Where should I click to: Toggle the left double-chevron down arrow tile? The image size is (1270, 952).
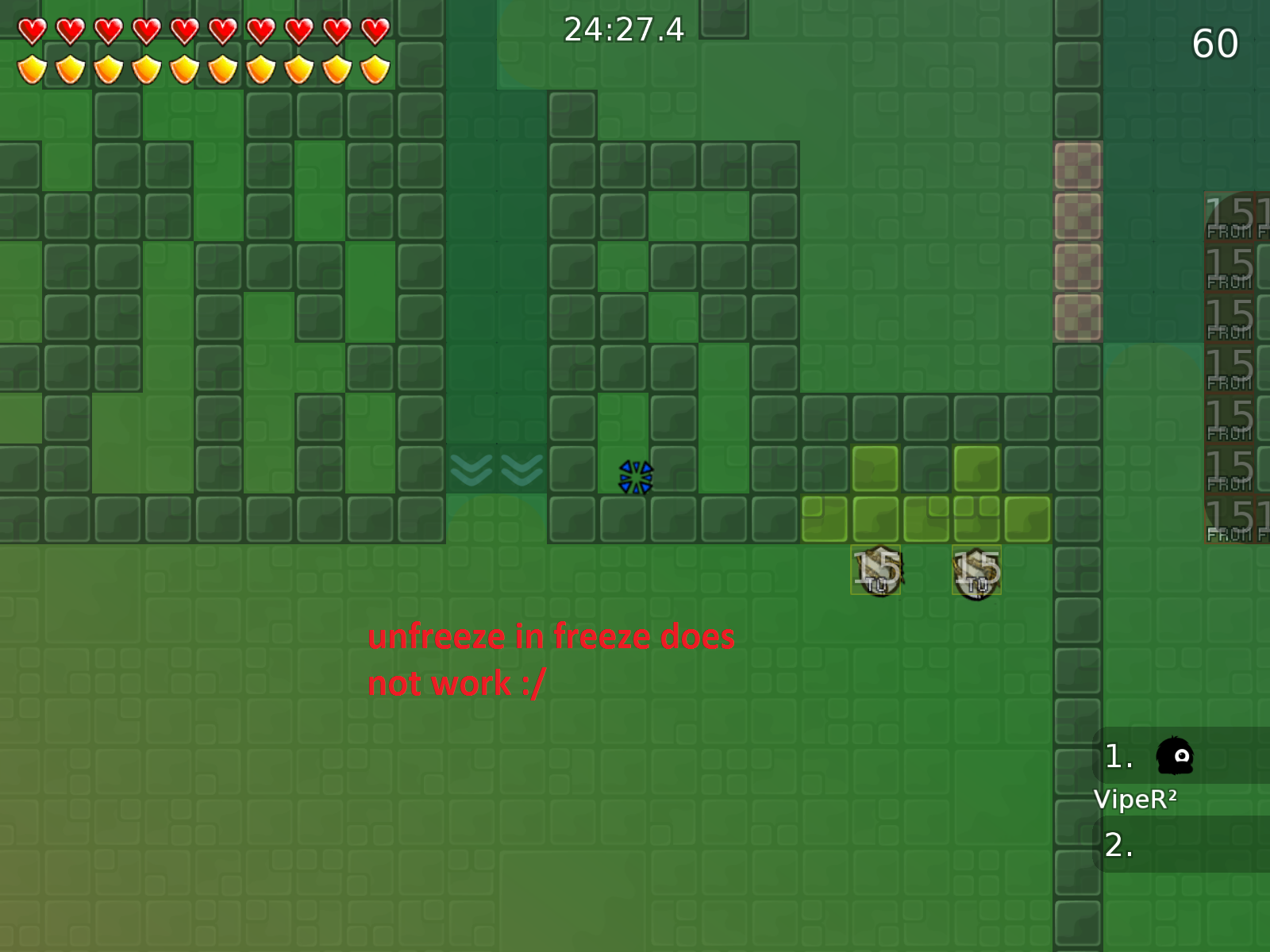click(471, 470)
